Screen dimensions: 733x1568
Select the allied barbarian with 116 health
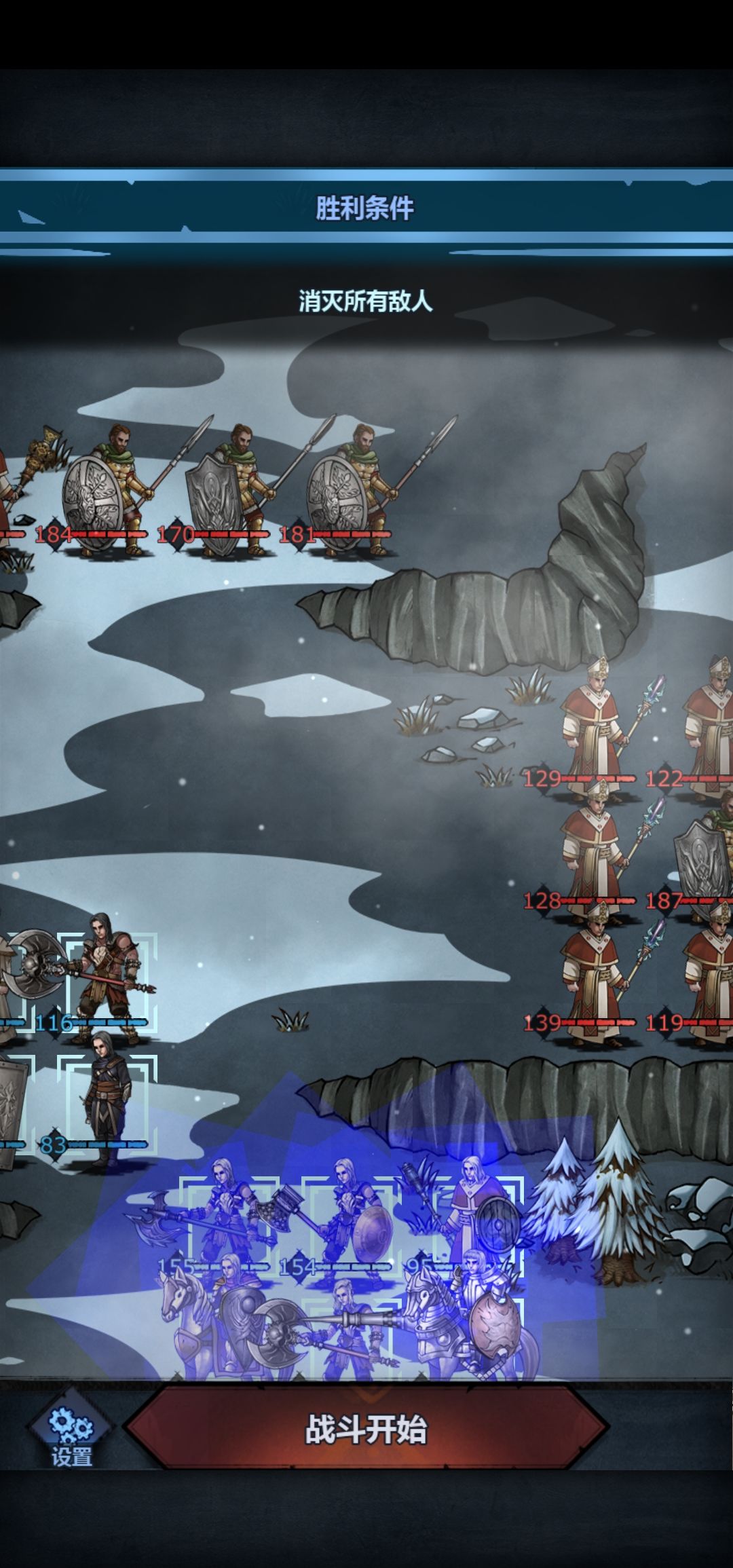pyautogui.click(x=107, y=979)
